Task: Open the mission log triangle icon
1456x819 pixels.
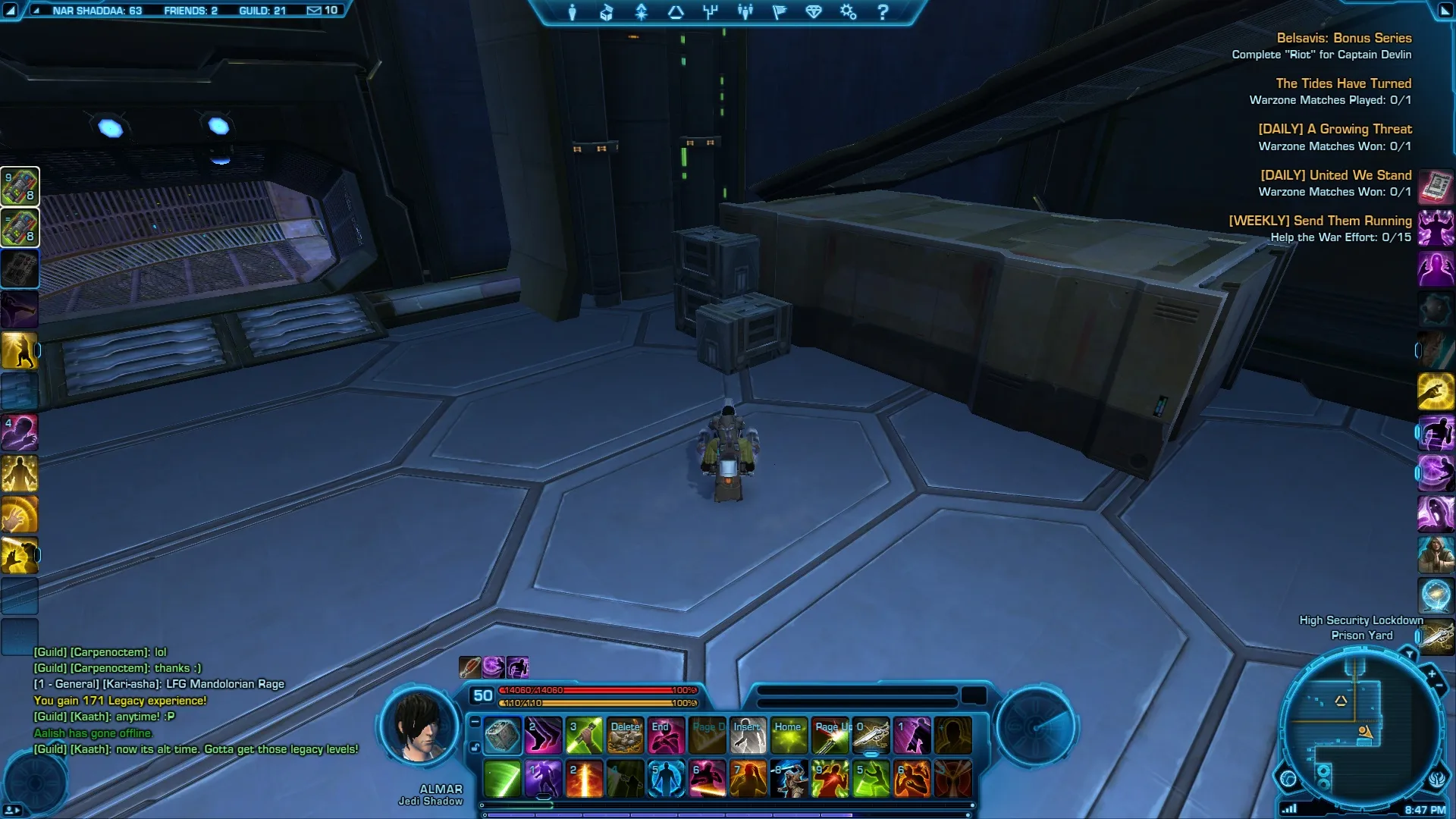Action: click(x=676, y=12)
